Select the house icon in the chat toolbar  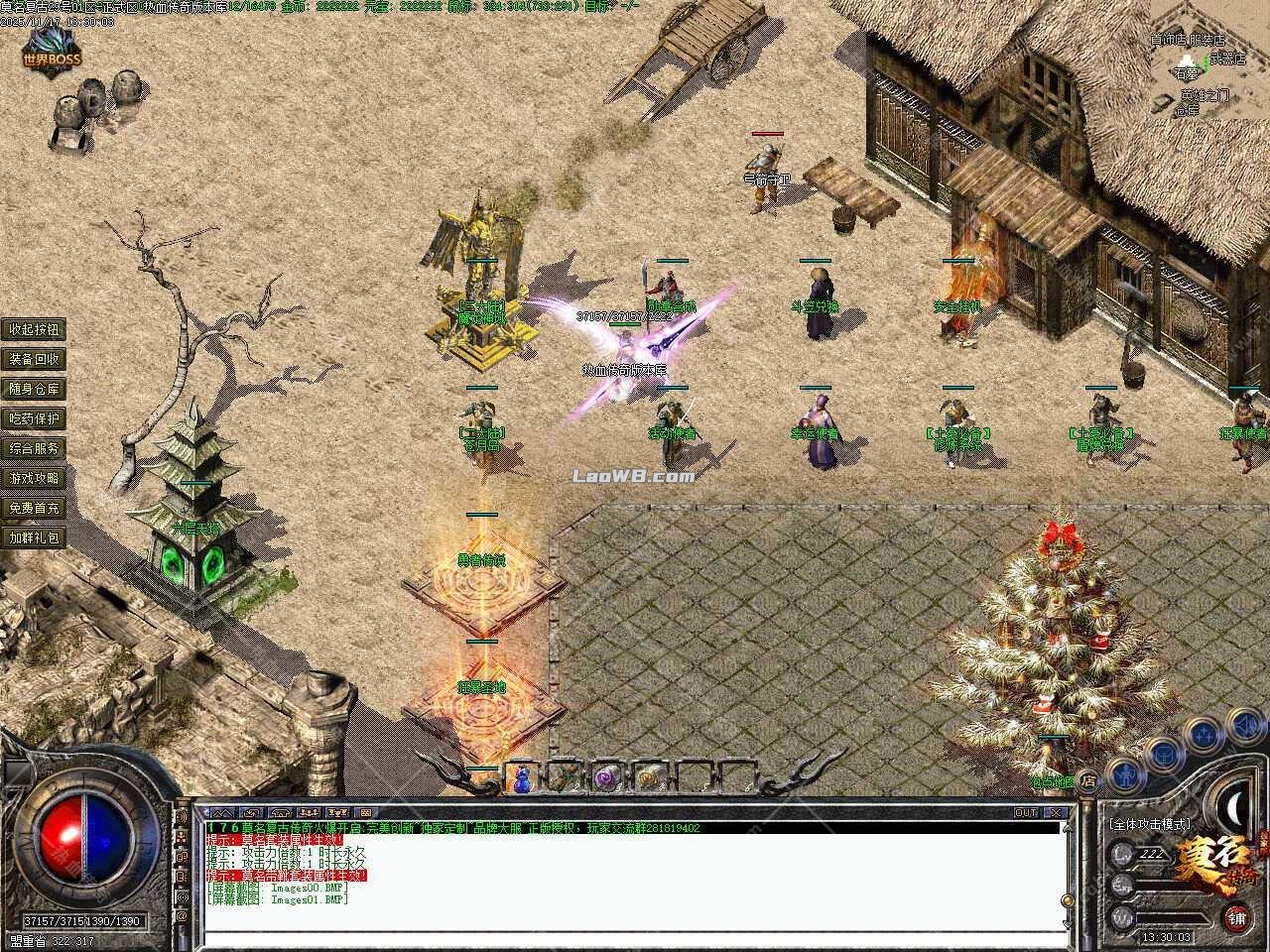tap(280, 813)
